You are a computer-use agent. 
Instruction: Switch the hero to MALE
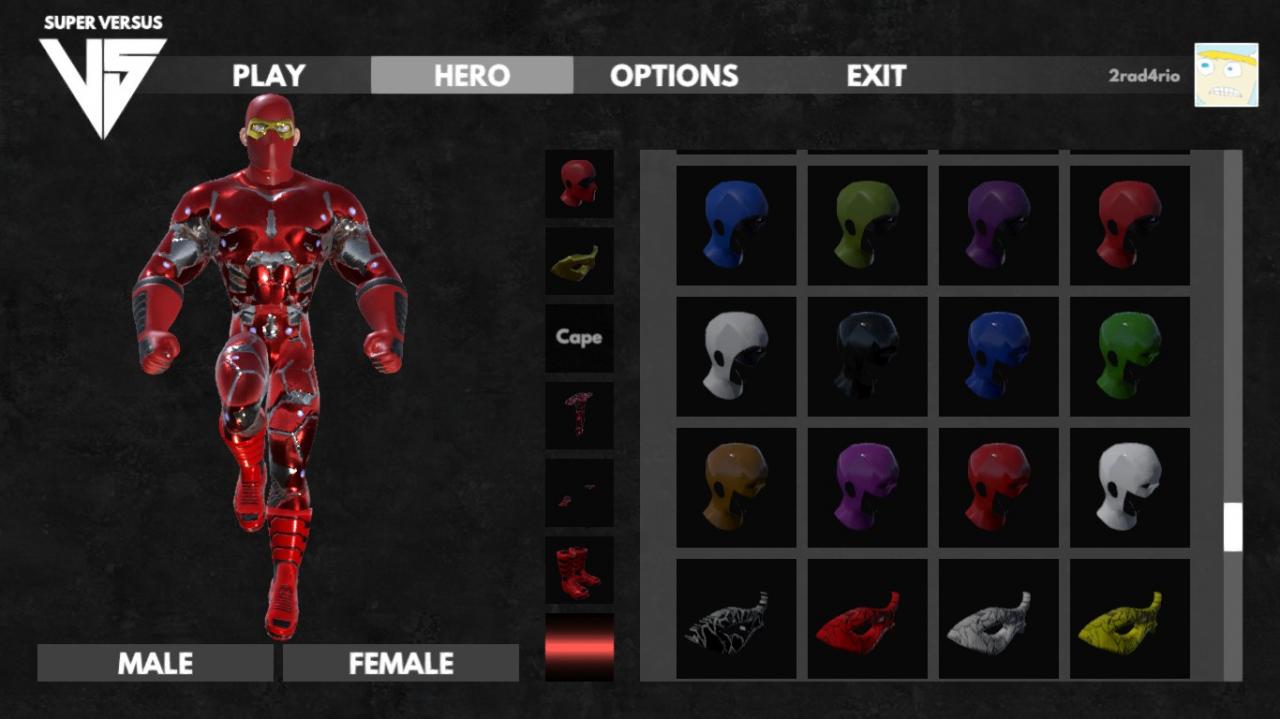[x=155, y=663]
